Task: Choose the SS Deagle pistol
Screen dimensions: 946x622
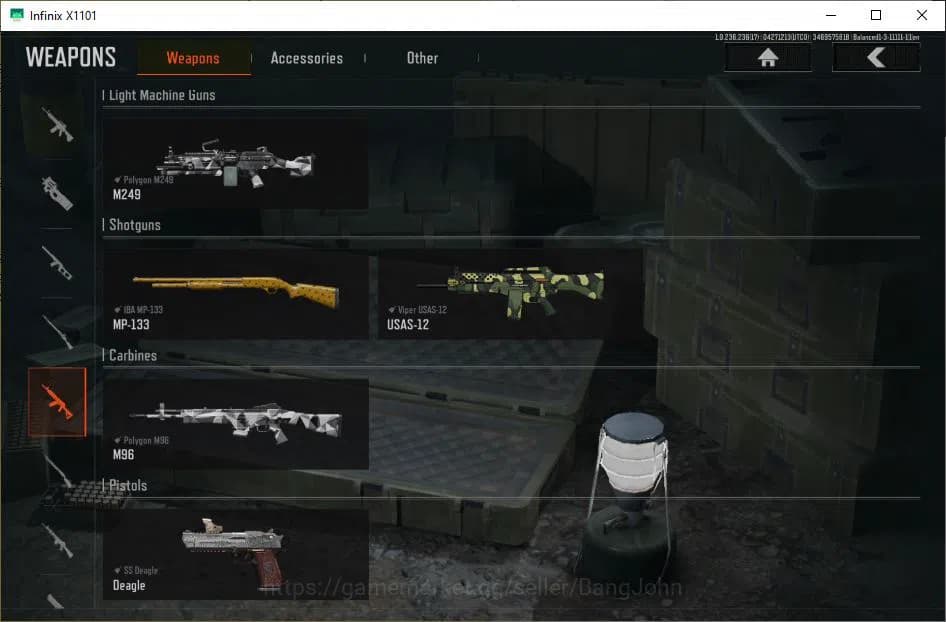Action: click(236, 554)
